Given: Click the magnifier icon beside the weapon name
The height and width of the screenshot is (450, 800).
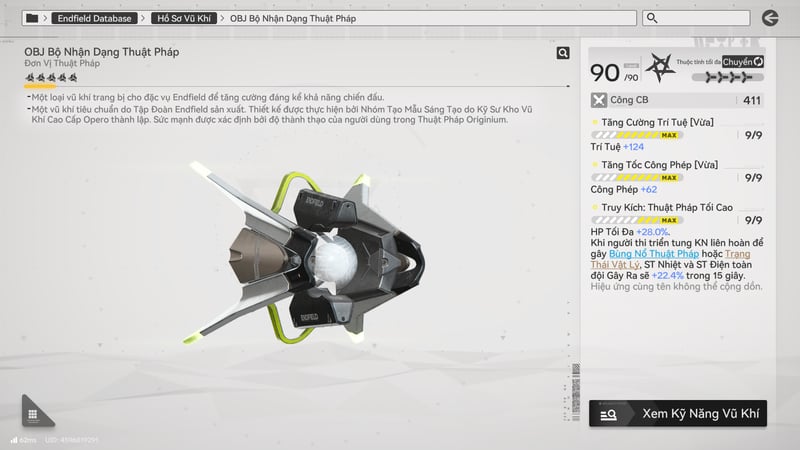Looking at the screenshot, I should [x=564, y=53].
